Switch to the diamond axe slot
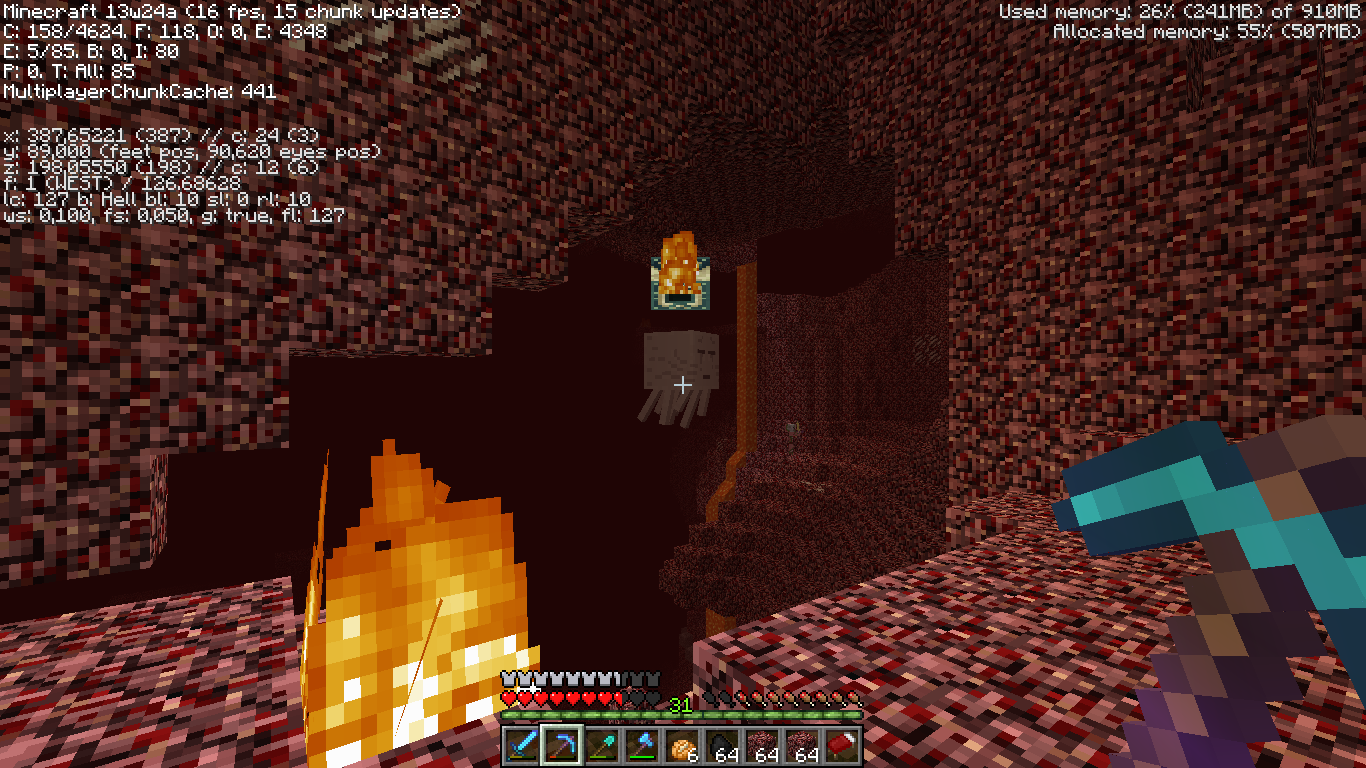Viewport: 1366px width, 768px height. [642, 746]
